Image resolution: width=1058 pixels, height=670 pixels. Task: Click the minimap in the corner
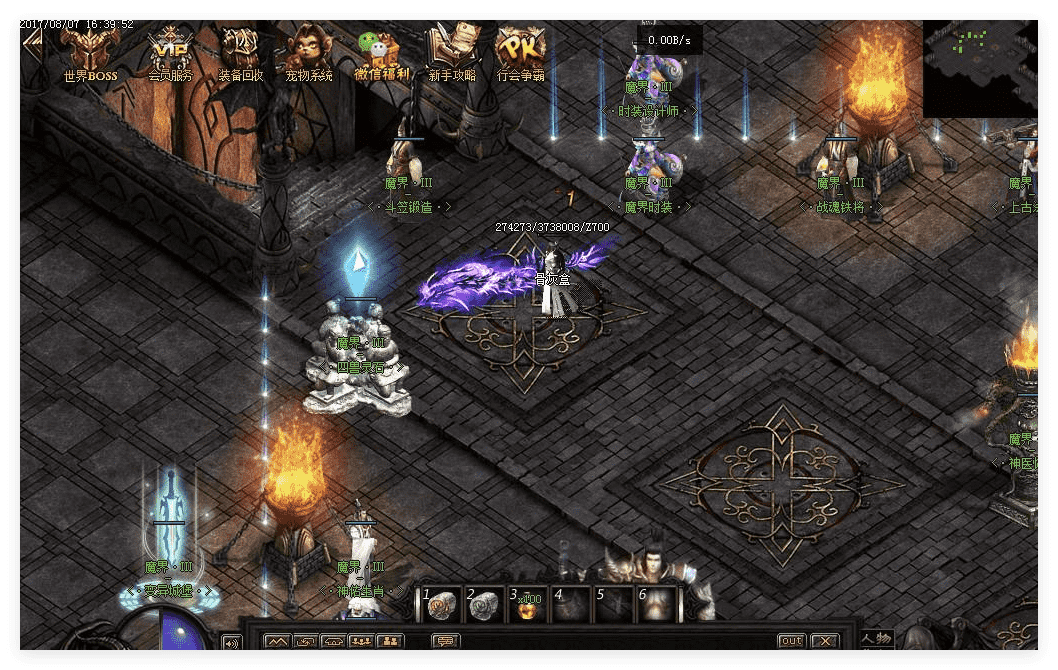979,68
